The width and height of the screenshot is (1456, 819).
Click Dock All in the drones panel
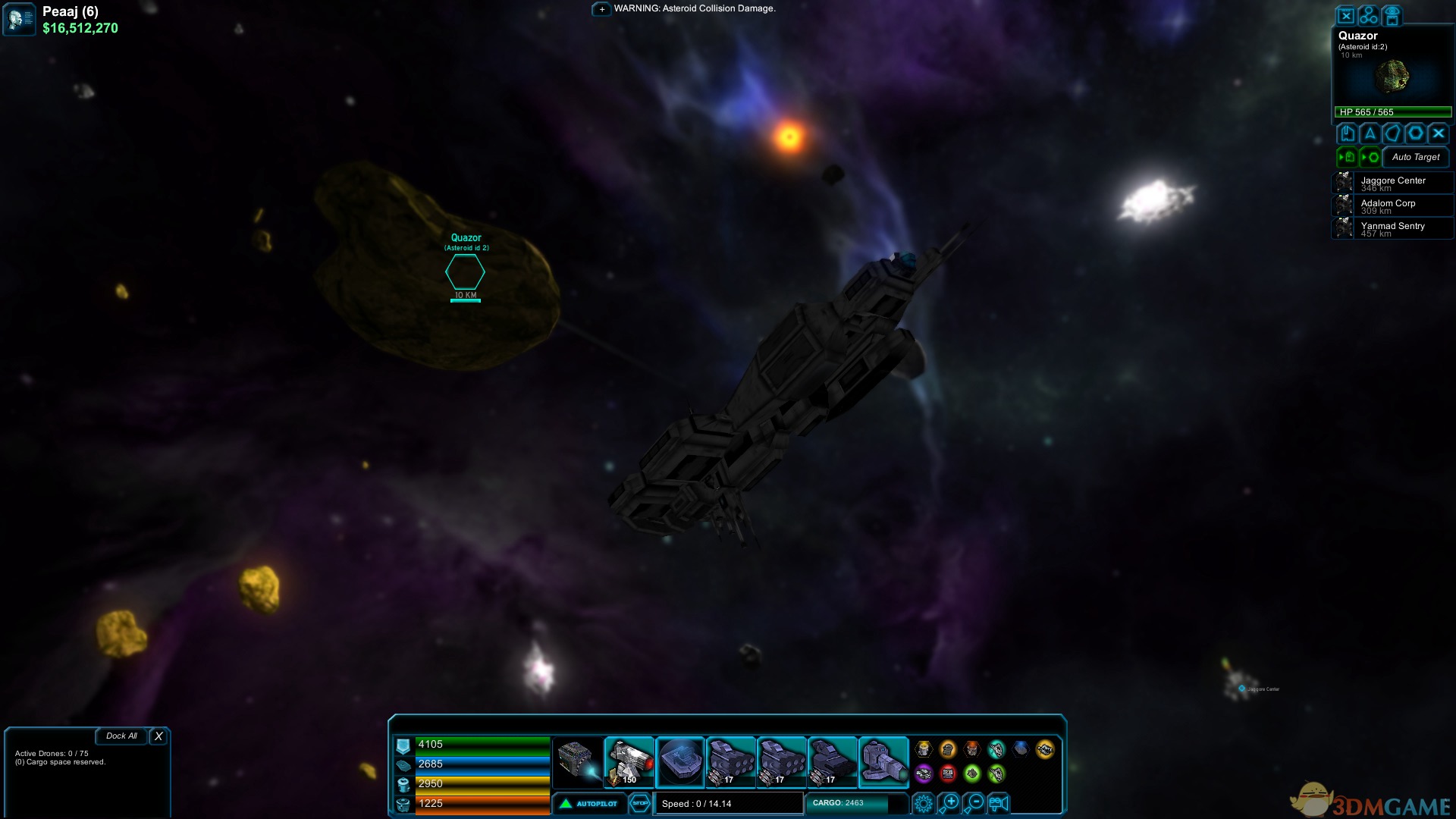(121, 736)
